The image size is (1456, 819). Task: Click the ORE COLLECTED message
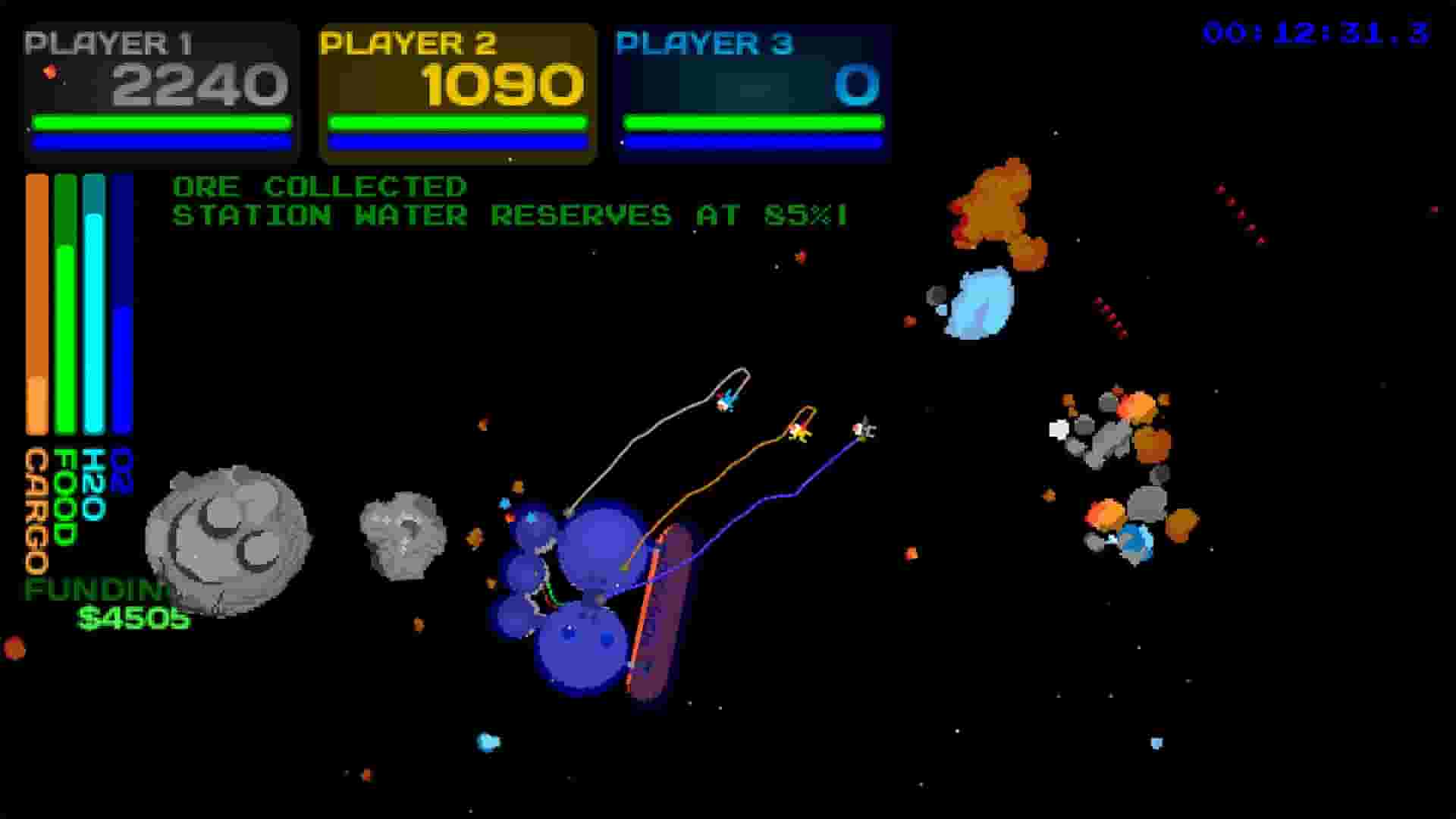click(x=318, y=186)
